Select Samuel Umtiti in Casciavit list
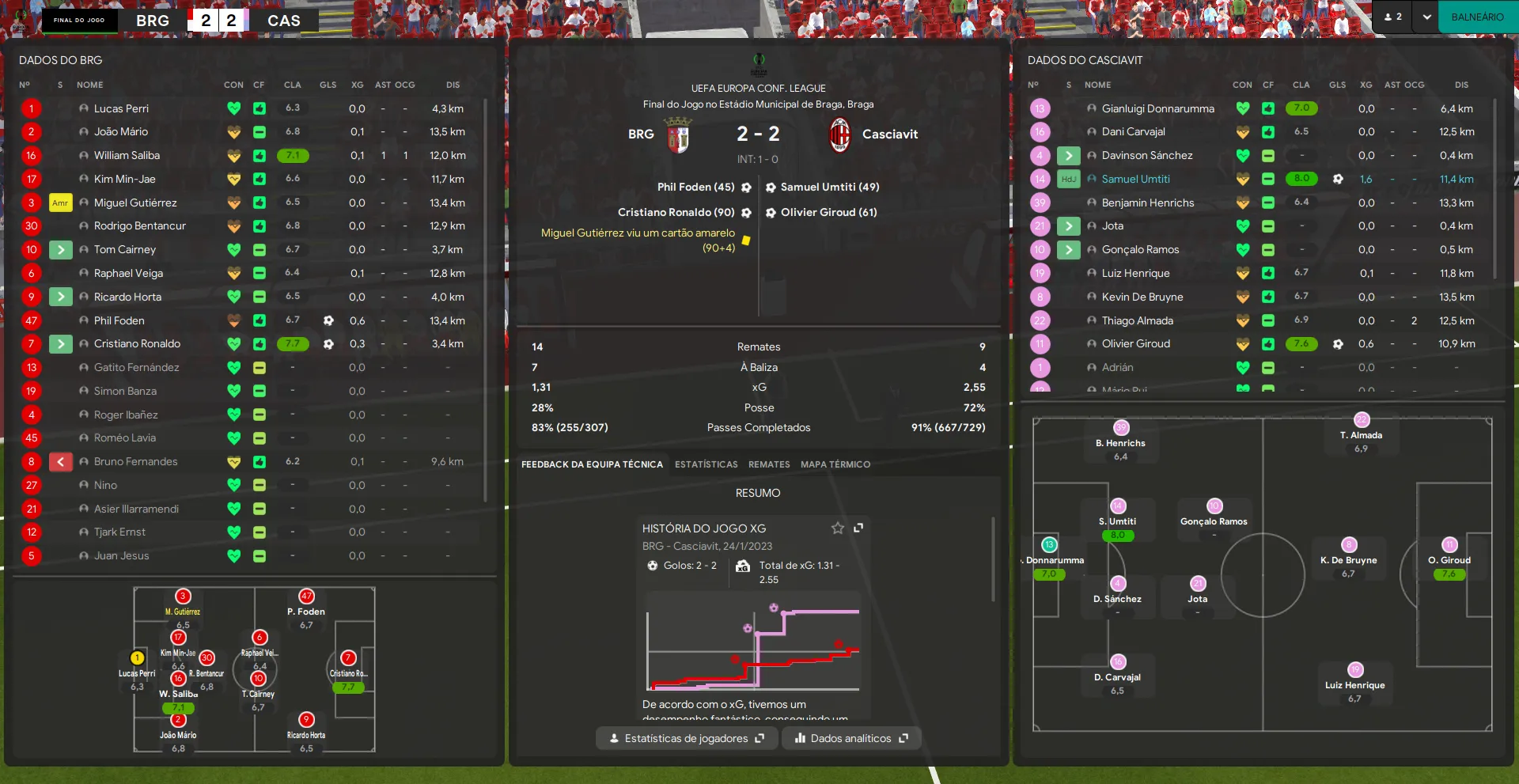 point(1135,179)
